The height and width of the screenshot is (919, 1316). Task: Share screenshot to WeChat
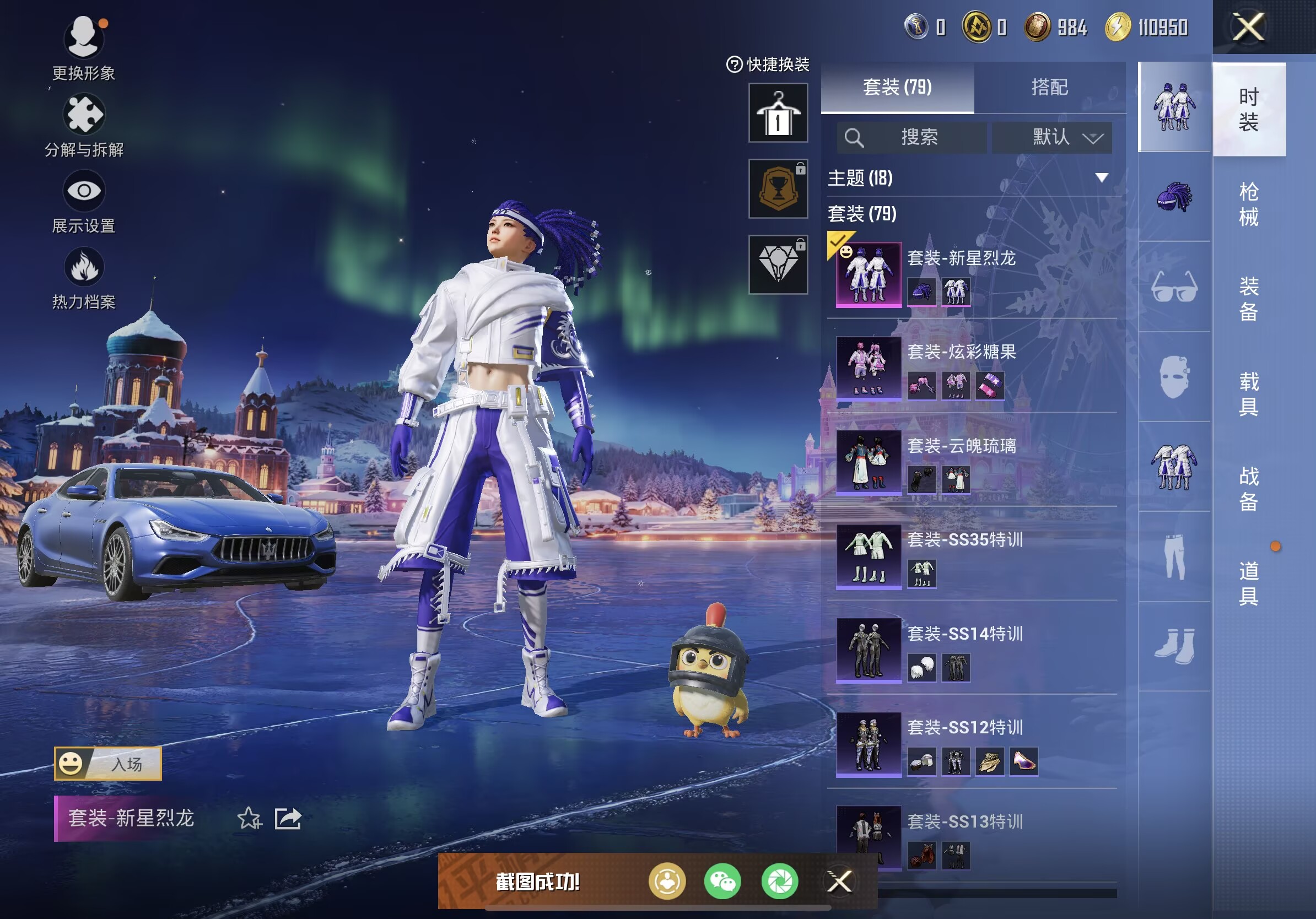pos(722,881)
